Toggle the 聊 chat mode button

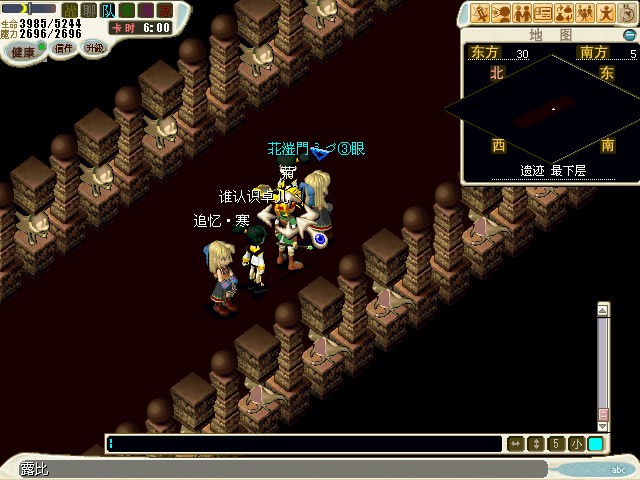[x=88, y=10]
